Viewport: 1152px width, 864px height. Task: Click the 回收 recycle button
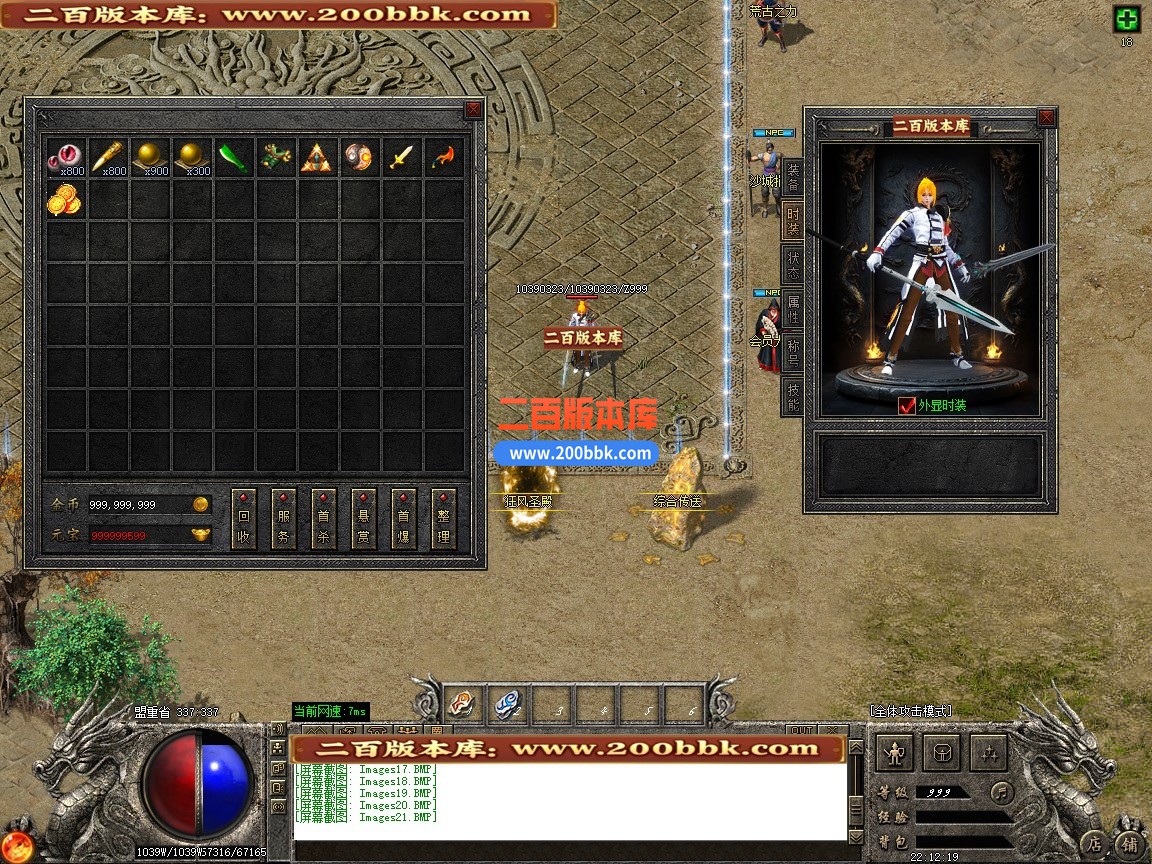point(244,519)
